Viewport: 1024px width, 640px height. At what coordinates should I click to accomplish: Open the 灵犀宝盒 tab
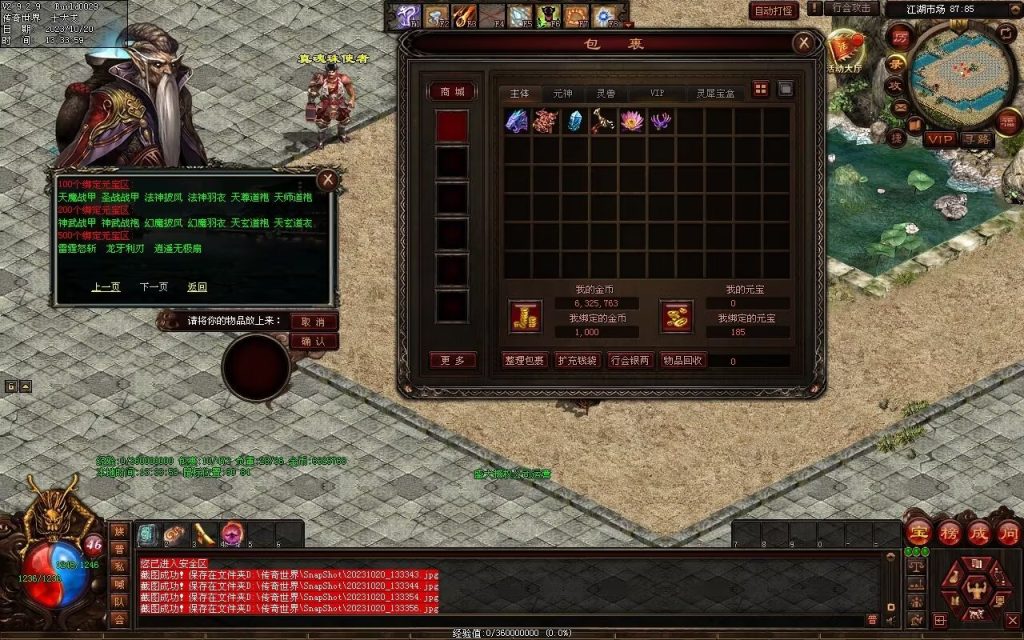[x=716, y=92]
